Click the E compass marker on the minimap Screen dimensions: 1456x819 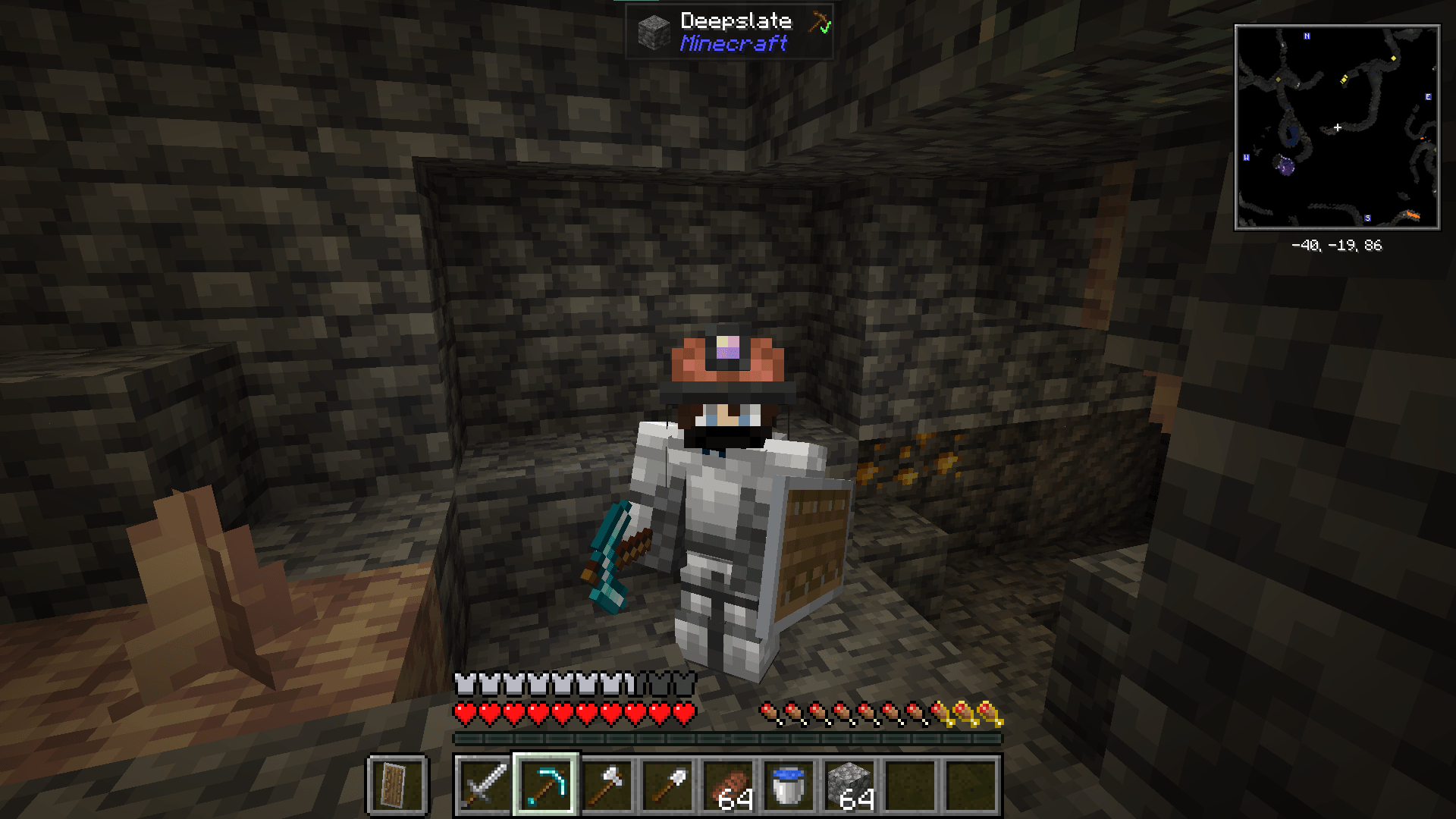(1428, 96)
